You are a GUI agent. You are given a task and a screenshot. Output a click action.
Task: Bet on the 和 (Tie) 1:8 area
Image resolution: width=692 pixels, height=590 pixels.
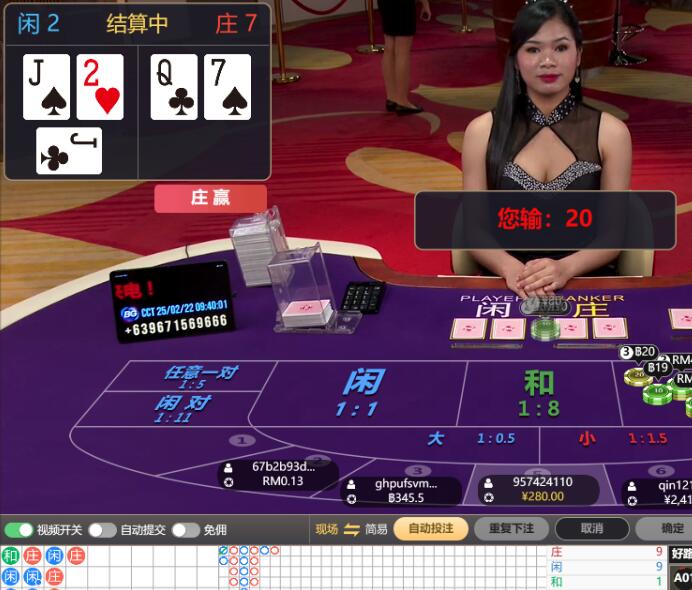pos(538,392)
